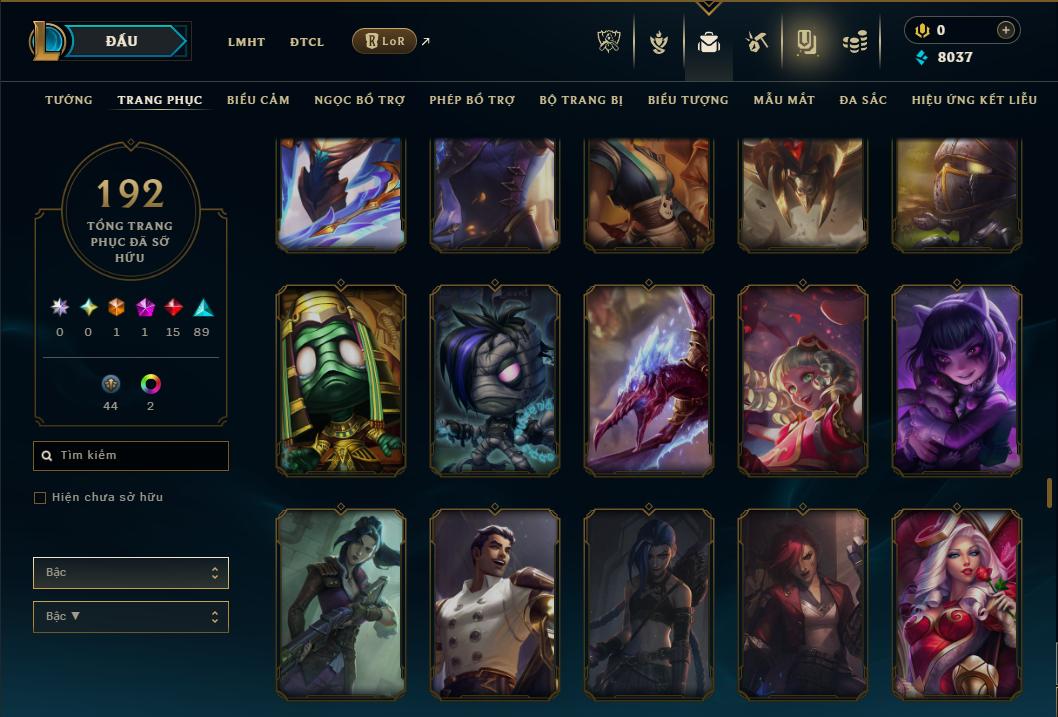Switch to the TƯỚNG champions tab

pyautogui.click(x=69, y=100)
